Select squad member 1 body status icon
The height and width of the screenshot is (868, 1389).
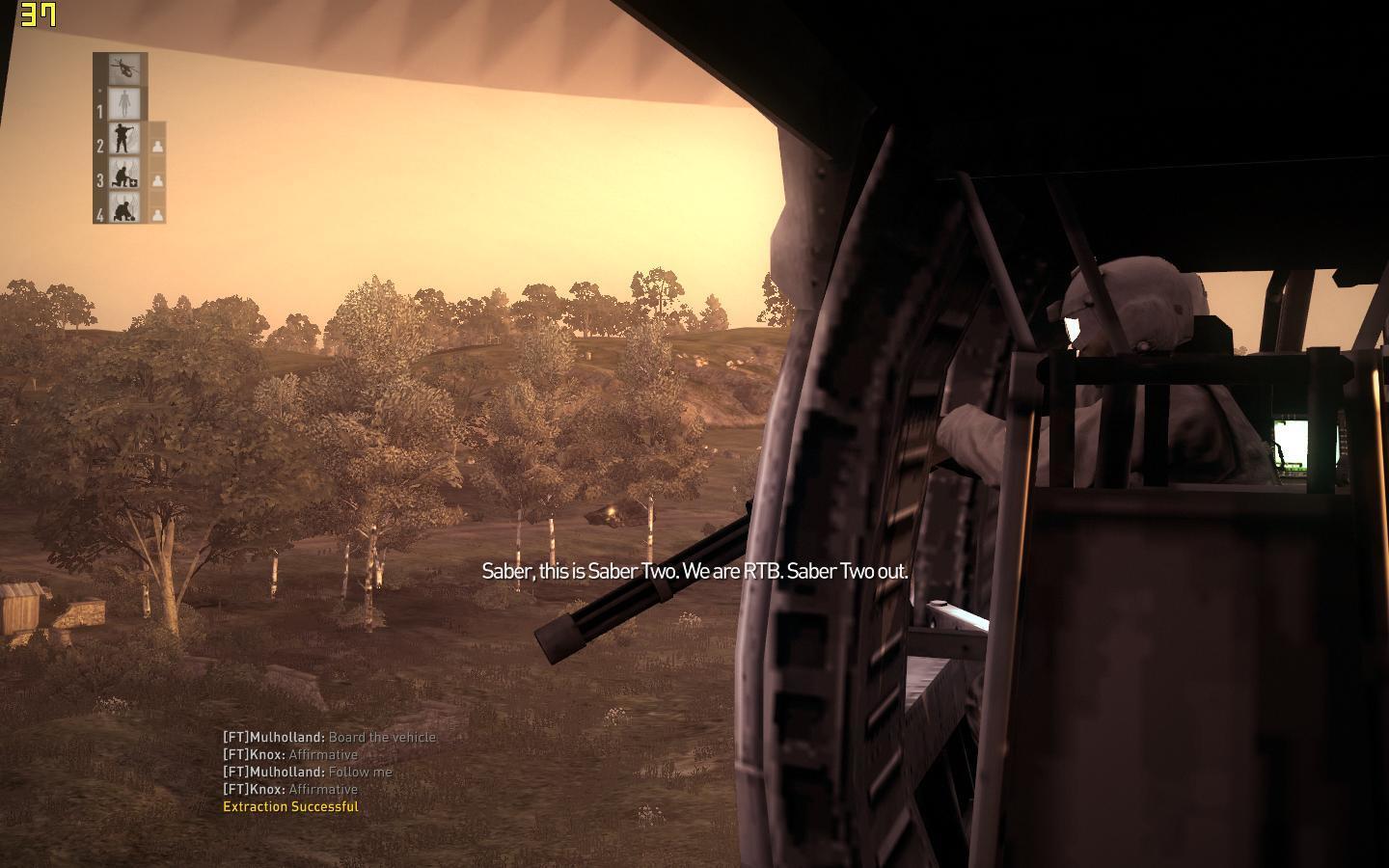point(123,103)
